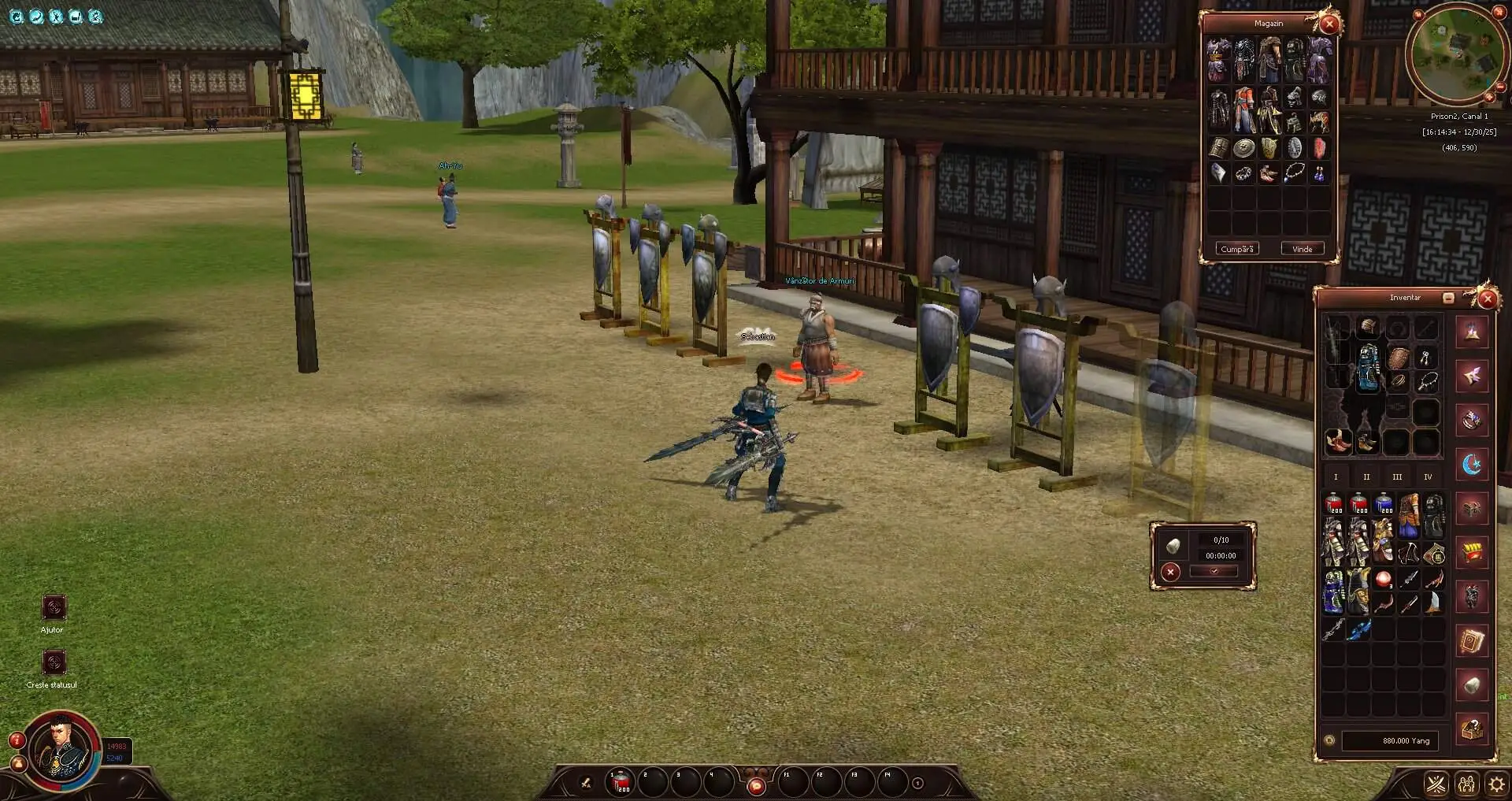Pick the red-orange robe in the shop
Screen dimensions: 1512x801
point(1243,110)
